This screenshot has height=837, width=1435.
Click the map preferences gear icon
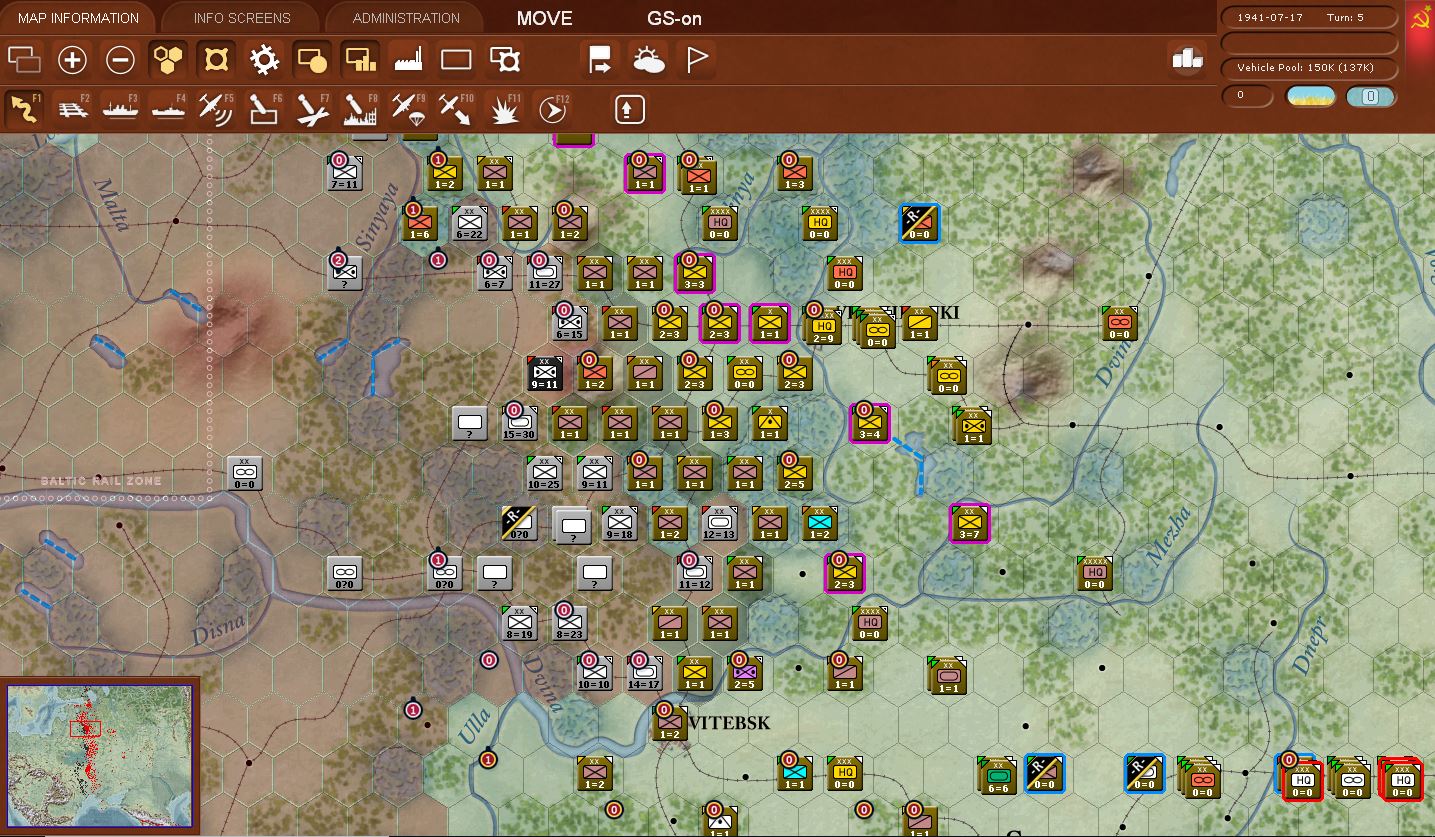point(265,59)
